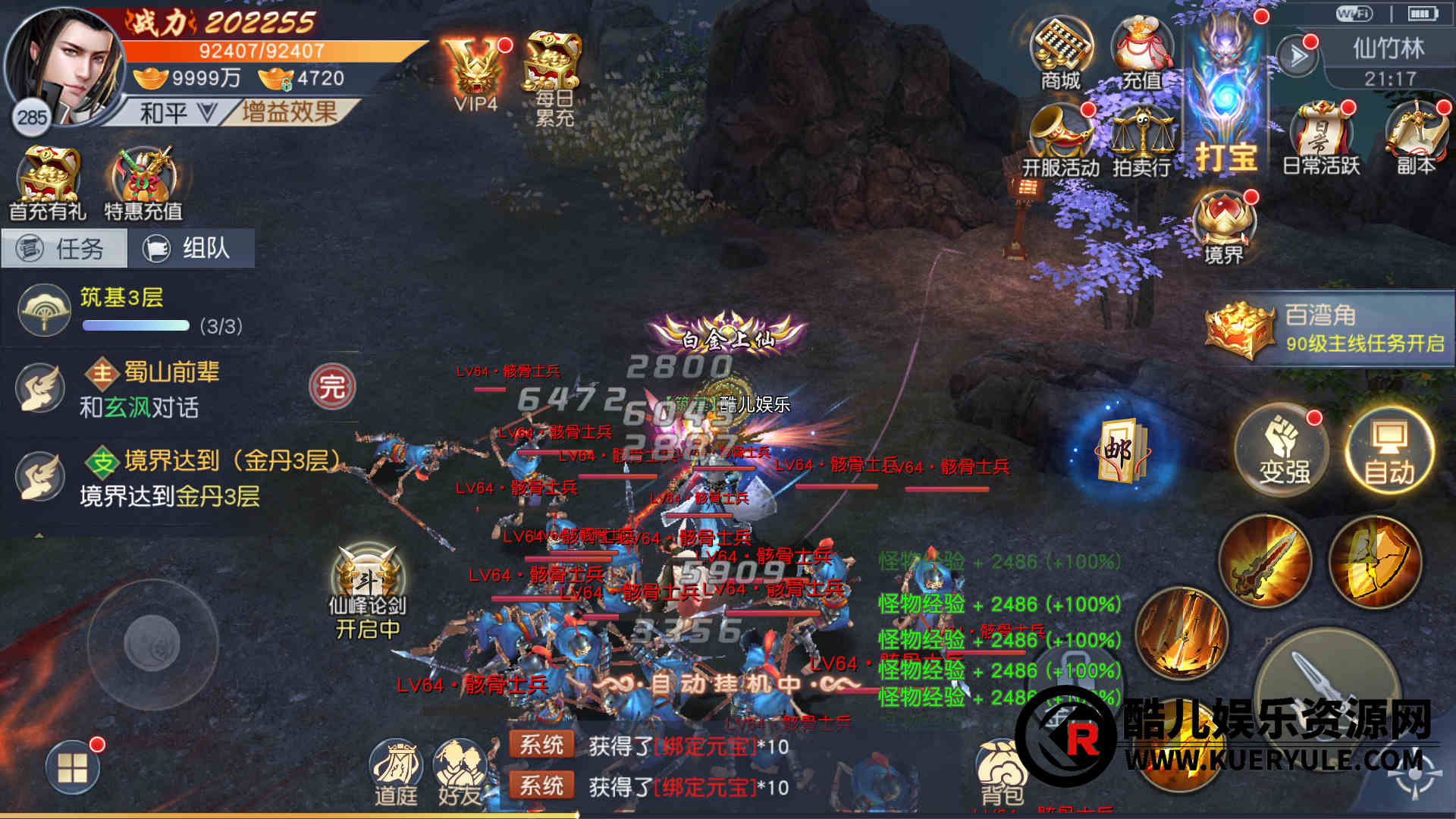Select the 任务 quest tab
This screenshot has height=819, width=1456.
64,248
